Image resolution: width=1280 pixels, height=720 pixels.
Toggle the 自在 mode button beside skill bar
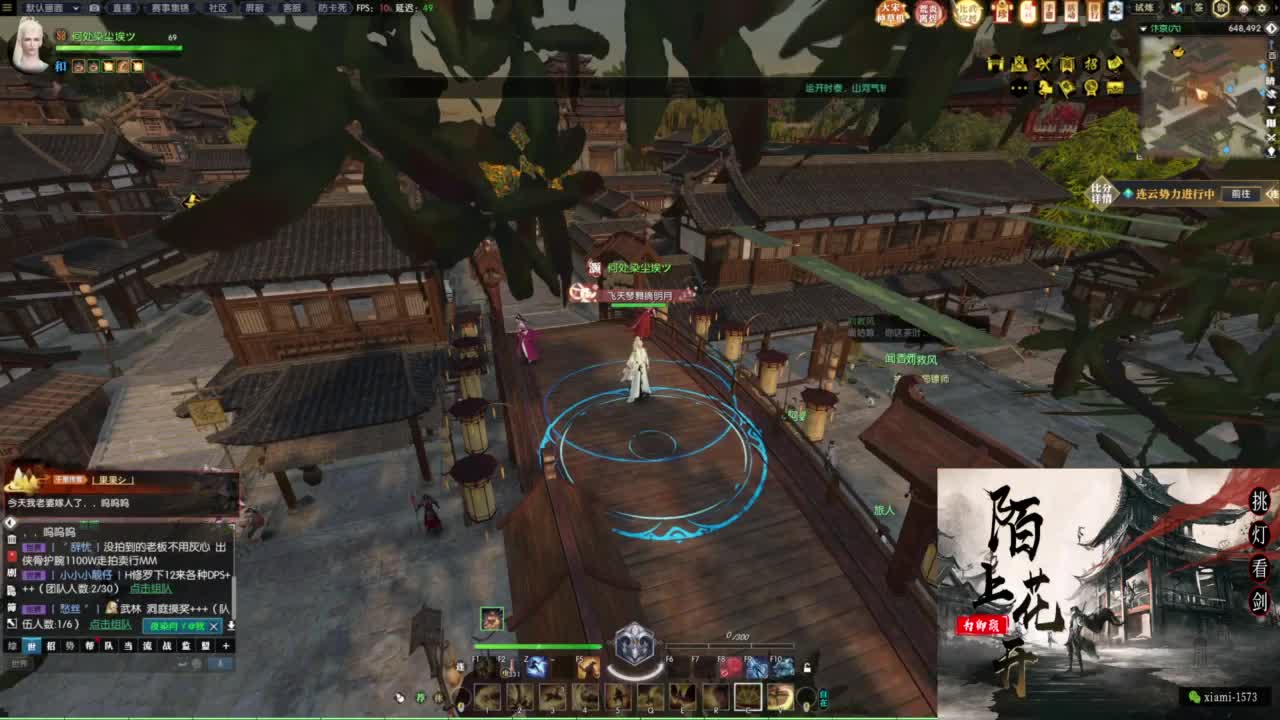[x=825, y=696]
